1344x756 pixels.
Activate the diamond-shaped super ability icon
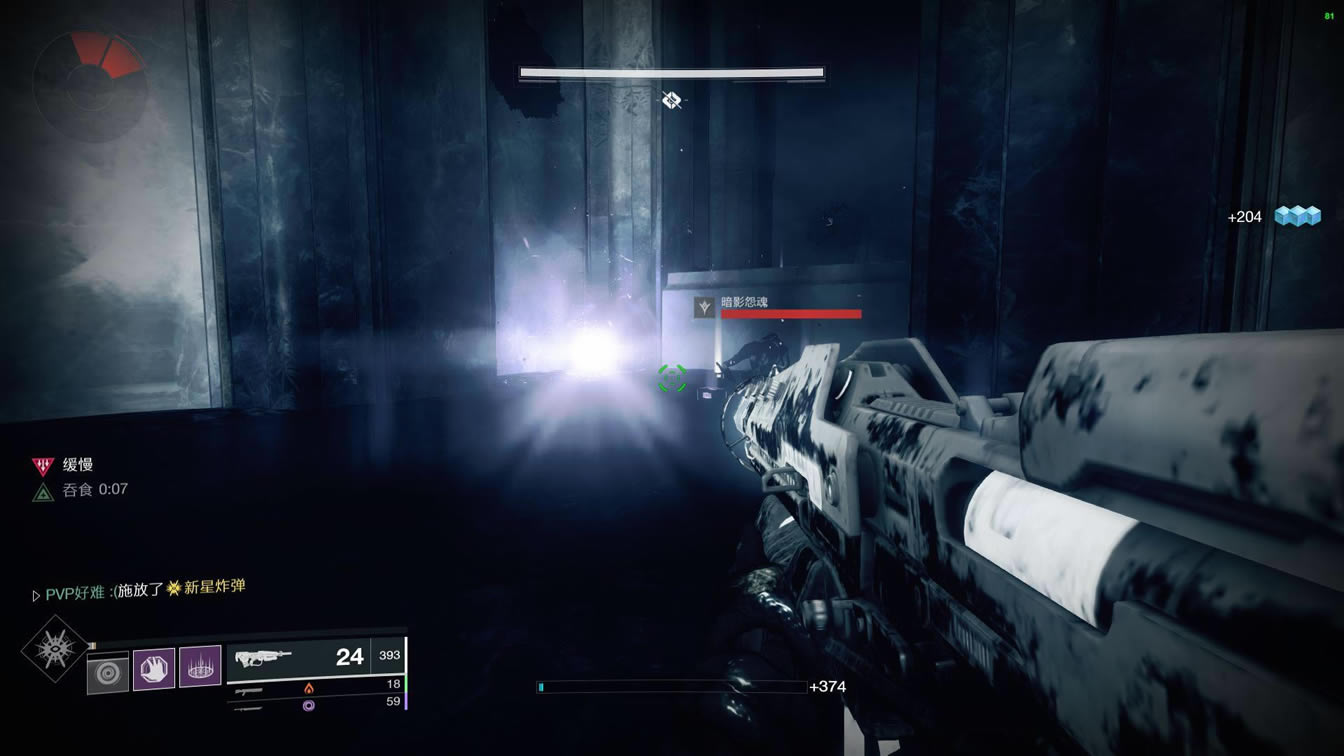53,650
